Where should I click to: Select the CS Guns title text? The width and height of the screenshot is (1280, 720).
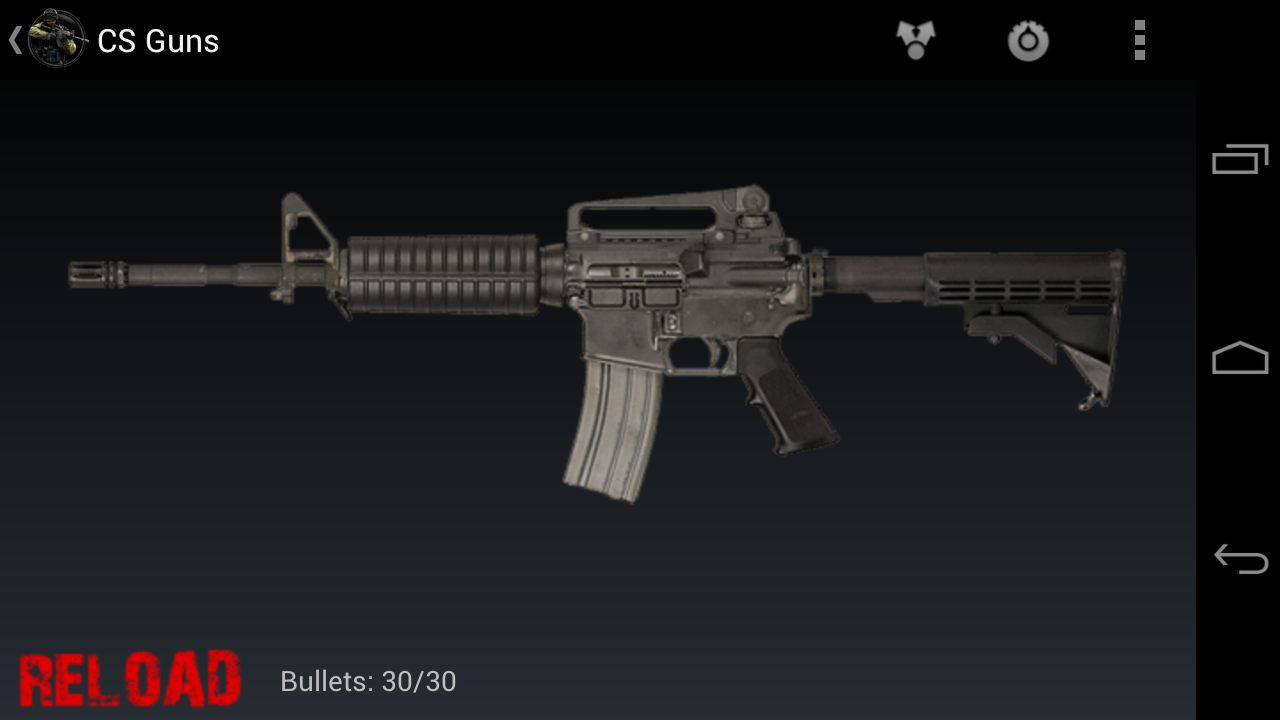[x=156, y=41]
